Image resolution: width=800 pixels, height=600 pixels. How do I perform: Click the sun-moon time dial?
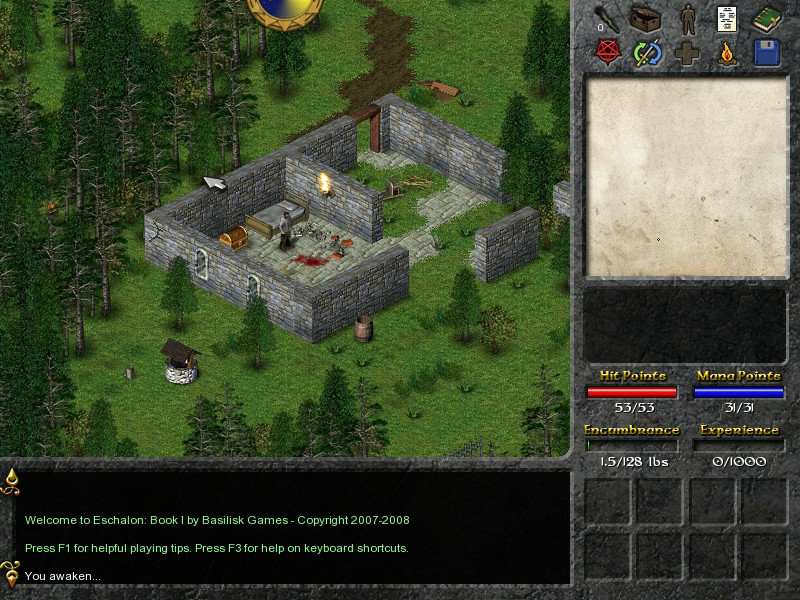click(285, 8)
